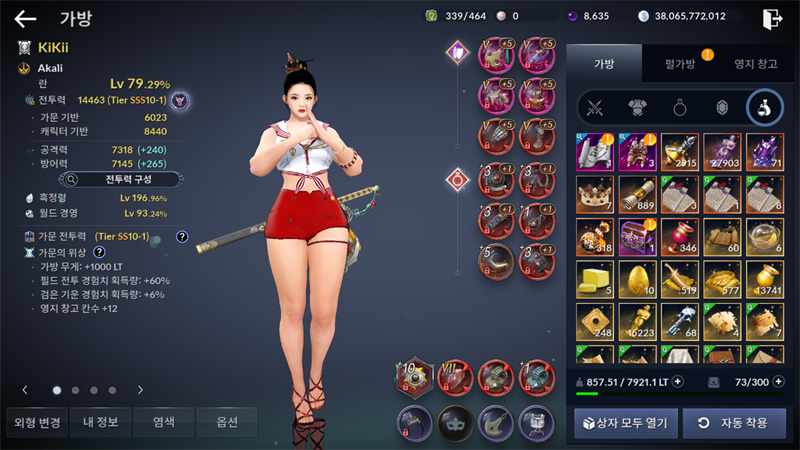The image size is (800, 450).
Task: Select the gold crown item slot
Action: [x=595, y=195]
